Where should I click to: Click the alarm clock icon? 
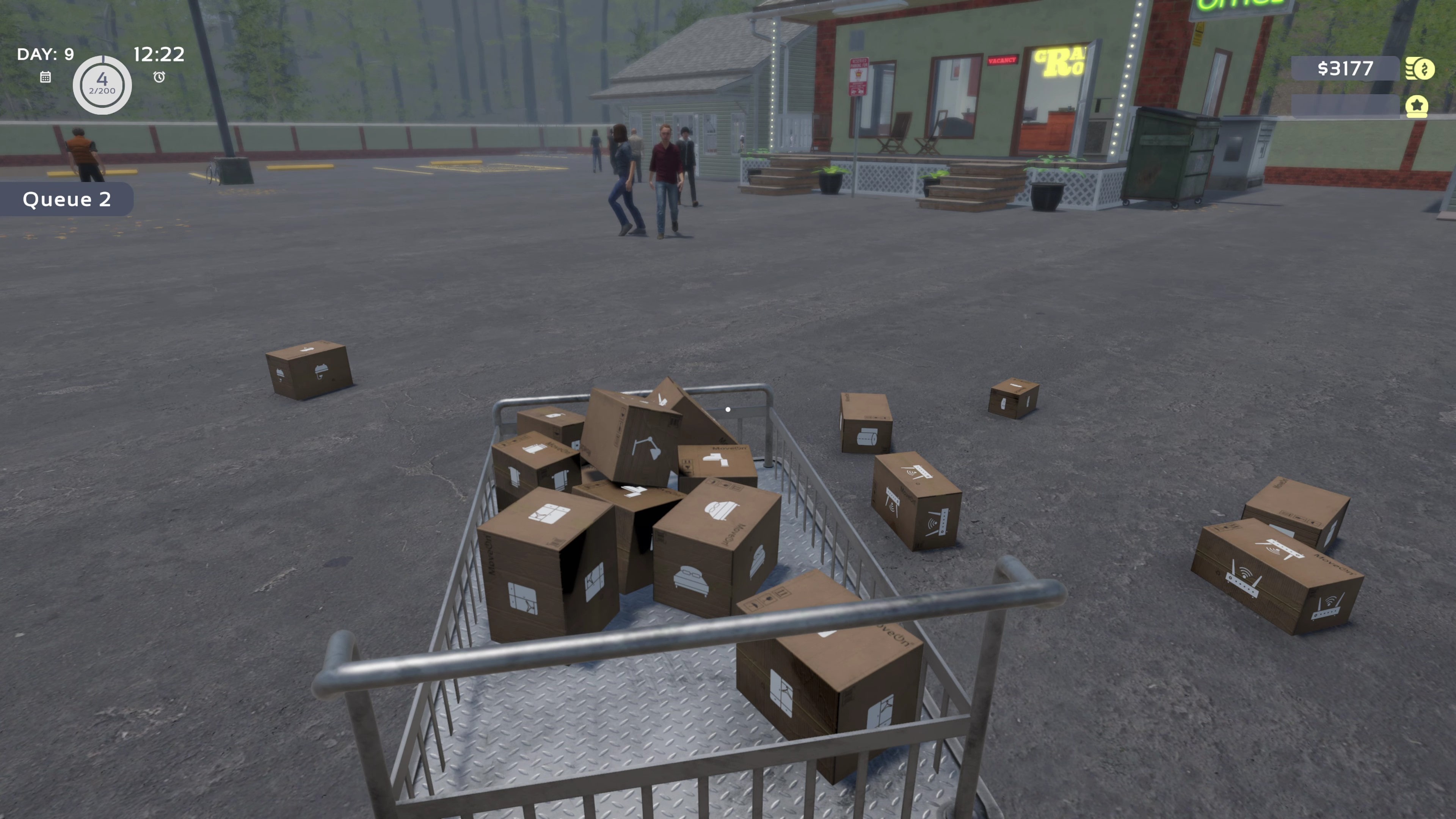click(159, 77)
